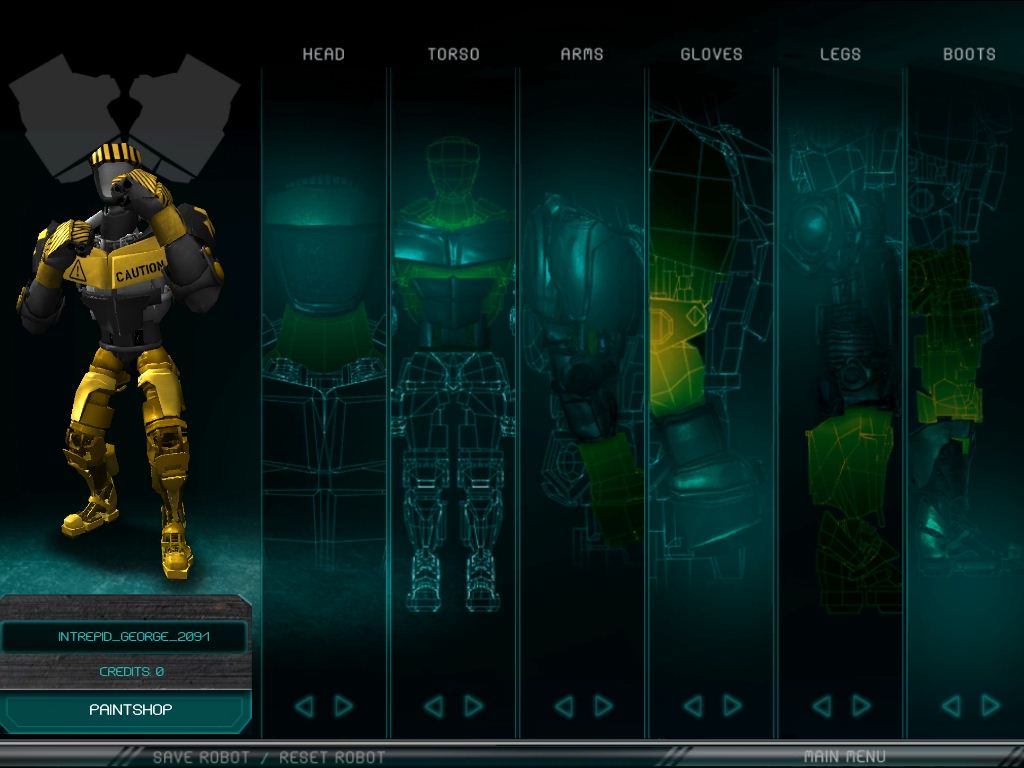Viewport: 1024px width, 768px height.
Task: Show the next Legs part
Action: pos(861,707)
